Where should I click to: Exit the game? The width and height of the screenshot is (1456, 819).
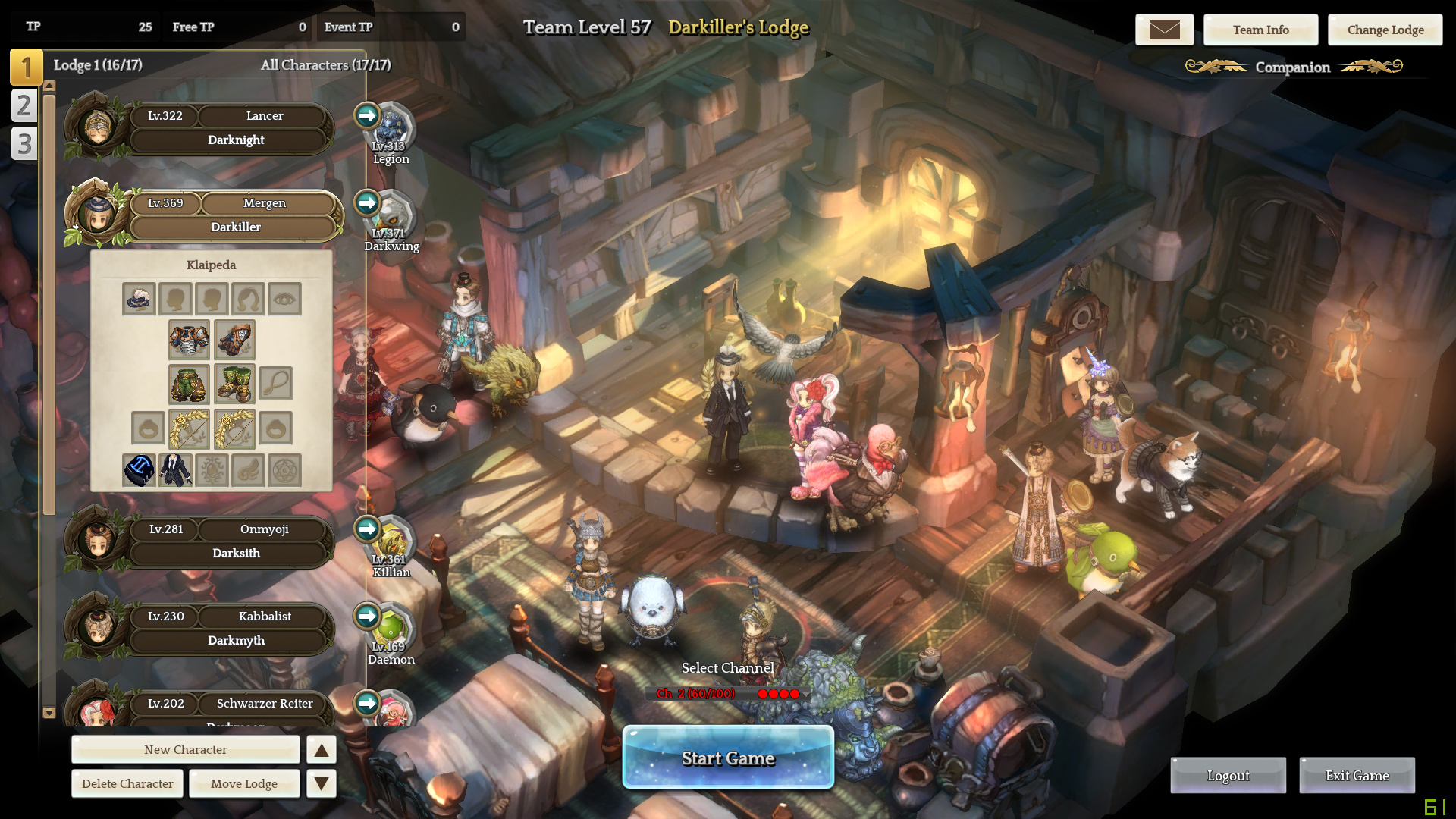(x=1357, y=775)
